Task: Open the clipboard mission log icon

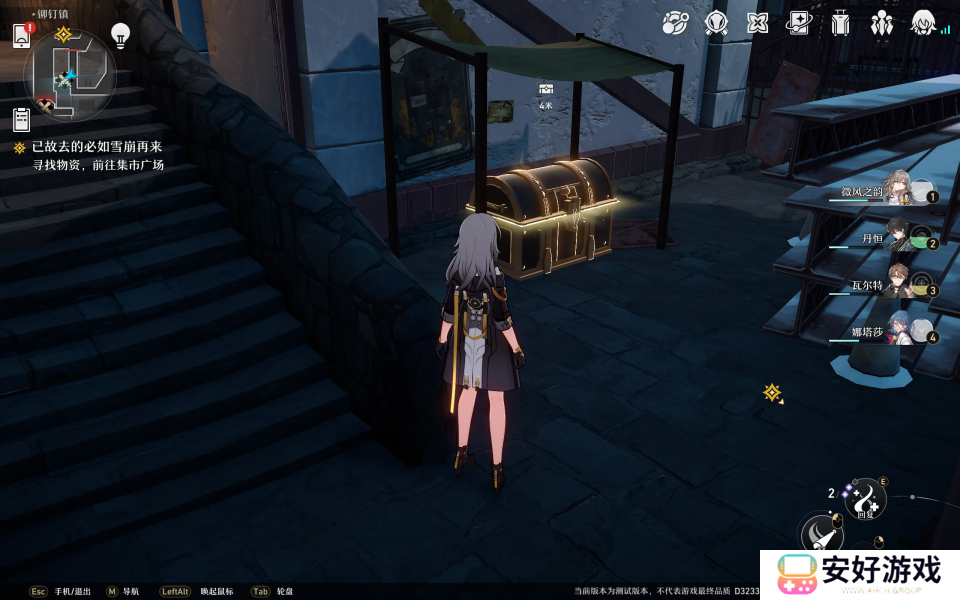Action: tap(21, 120)
